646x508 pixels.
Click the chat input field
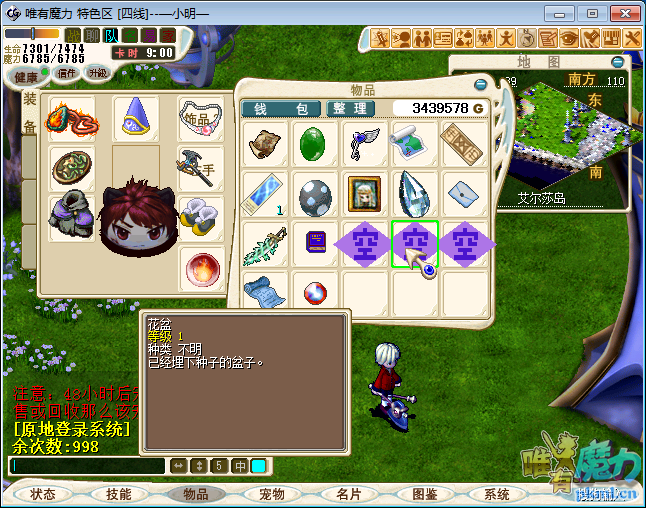point(86,466)
